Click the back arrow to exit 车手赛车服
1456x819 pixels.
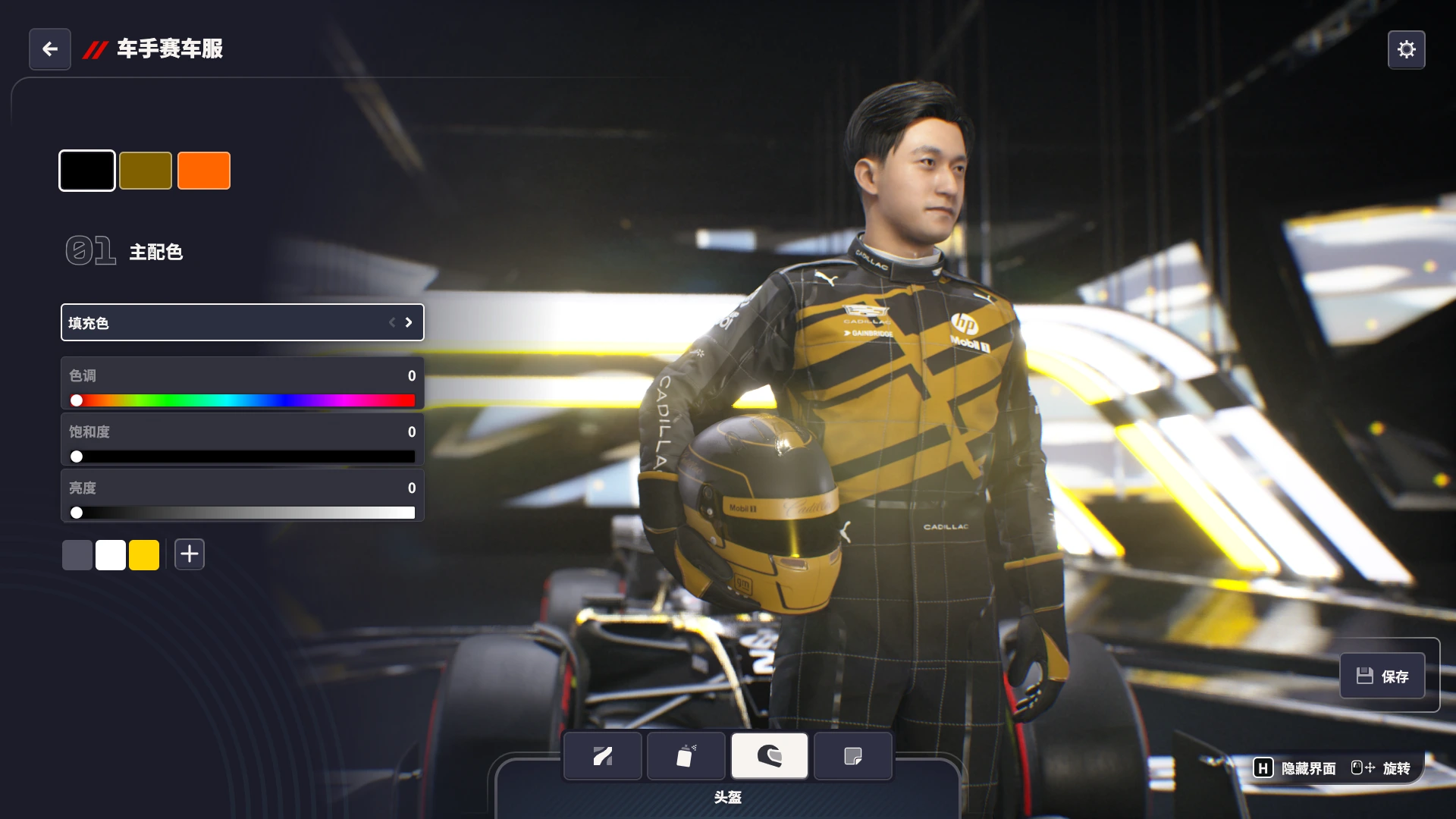[49, 49]
